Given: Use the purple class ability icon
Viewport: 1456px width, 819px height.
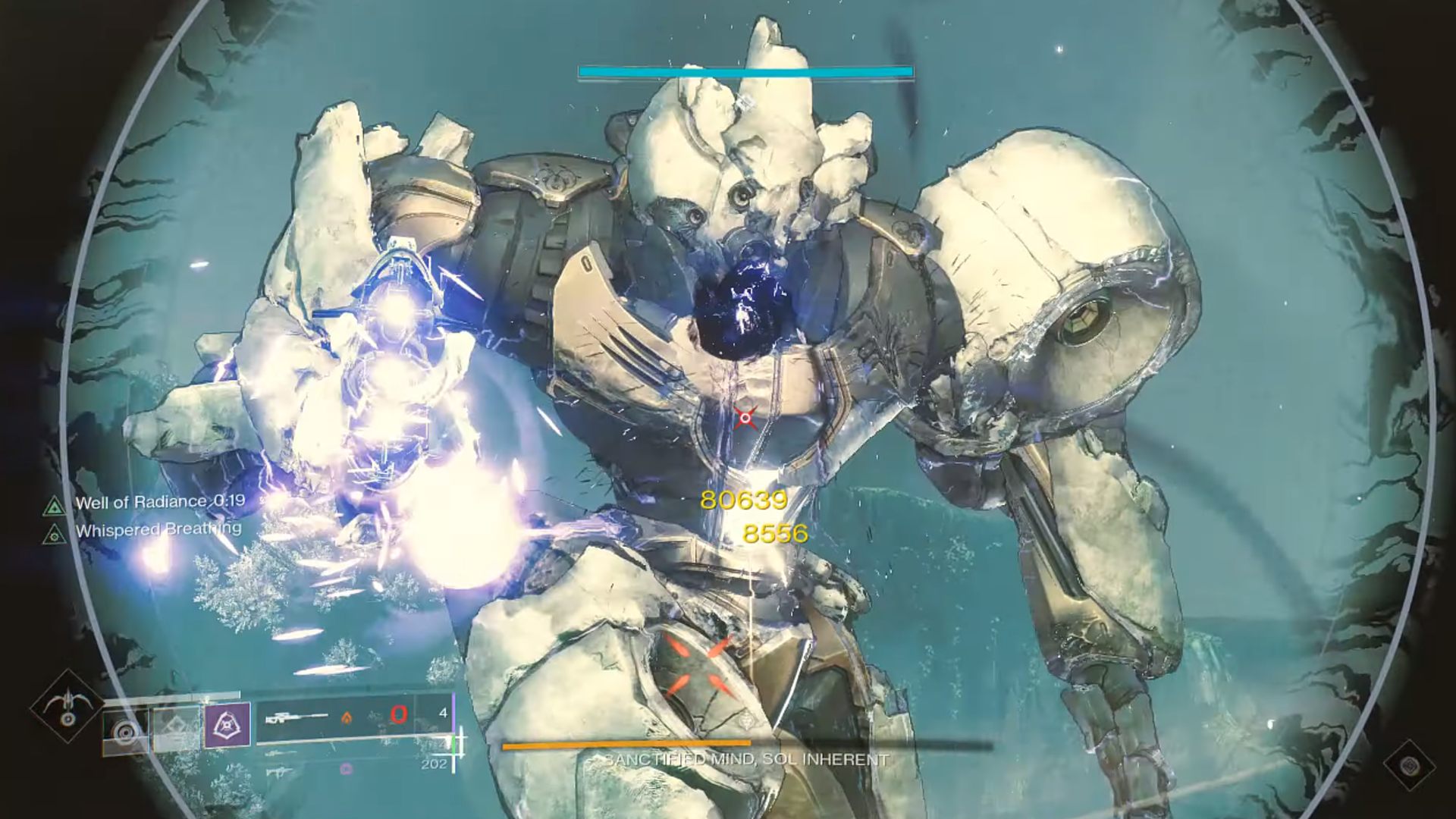Looking at the screenshot, I should click(227, 726).
